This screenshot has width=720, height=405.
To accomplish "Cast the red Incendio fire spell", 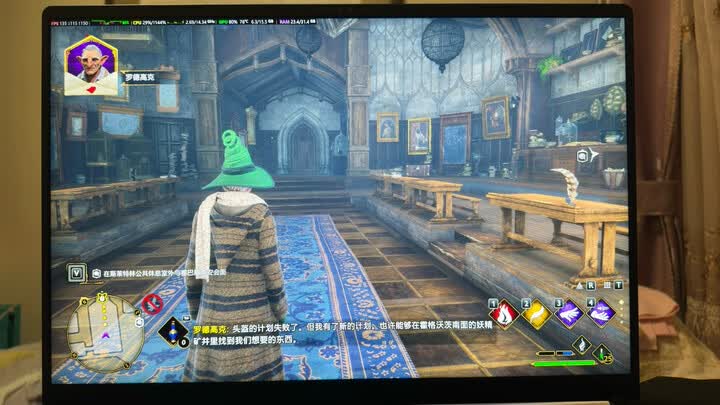I will coord(505,314).
